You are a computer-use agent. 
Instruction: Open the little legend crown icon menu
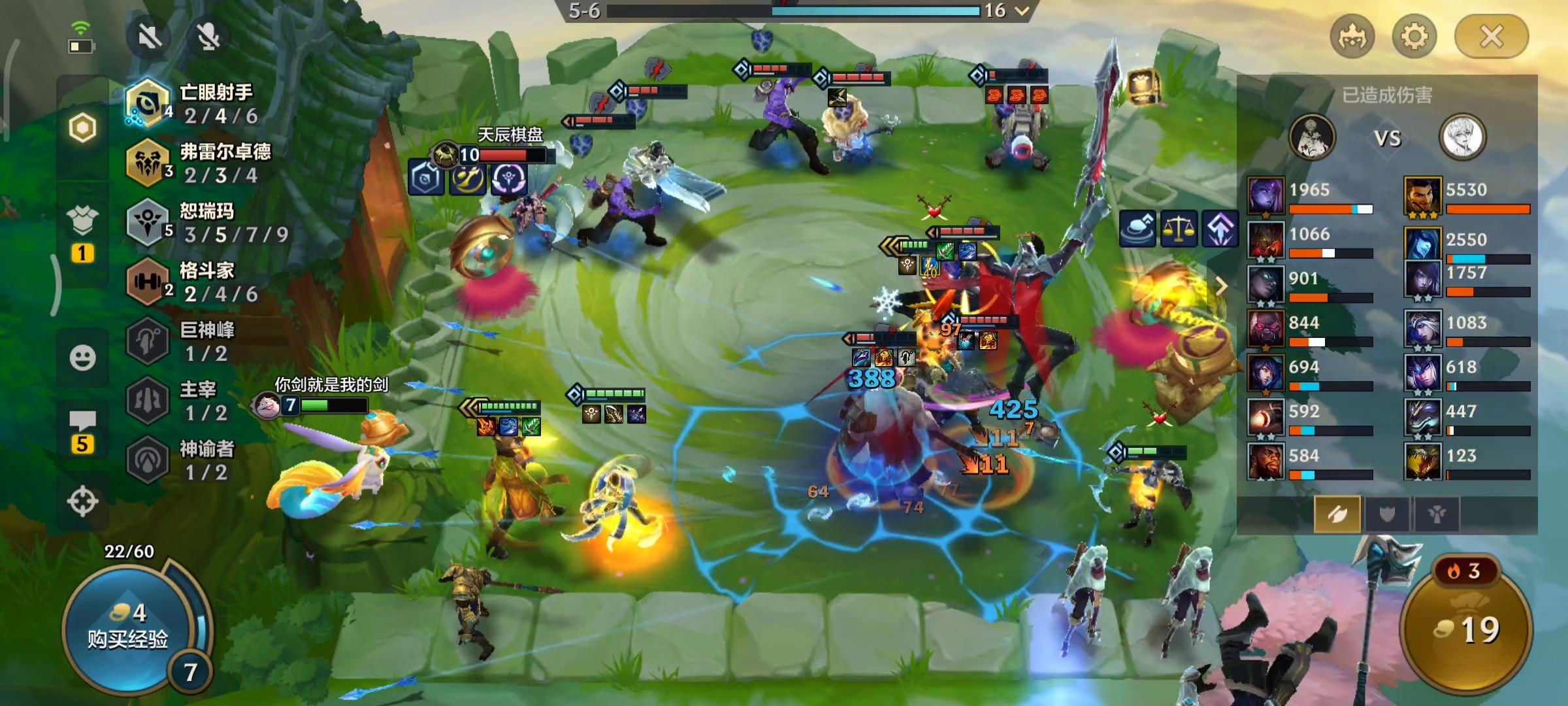point(1352,37)
